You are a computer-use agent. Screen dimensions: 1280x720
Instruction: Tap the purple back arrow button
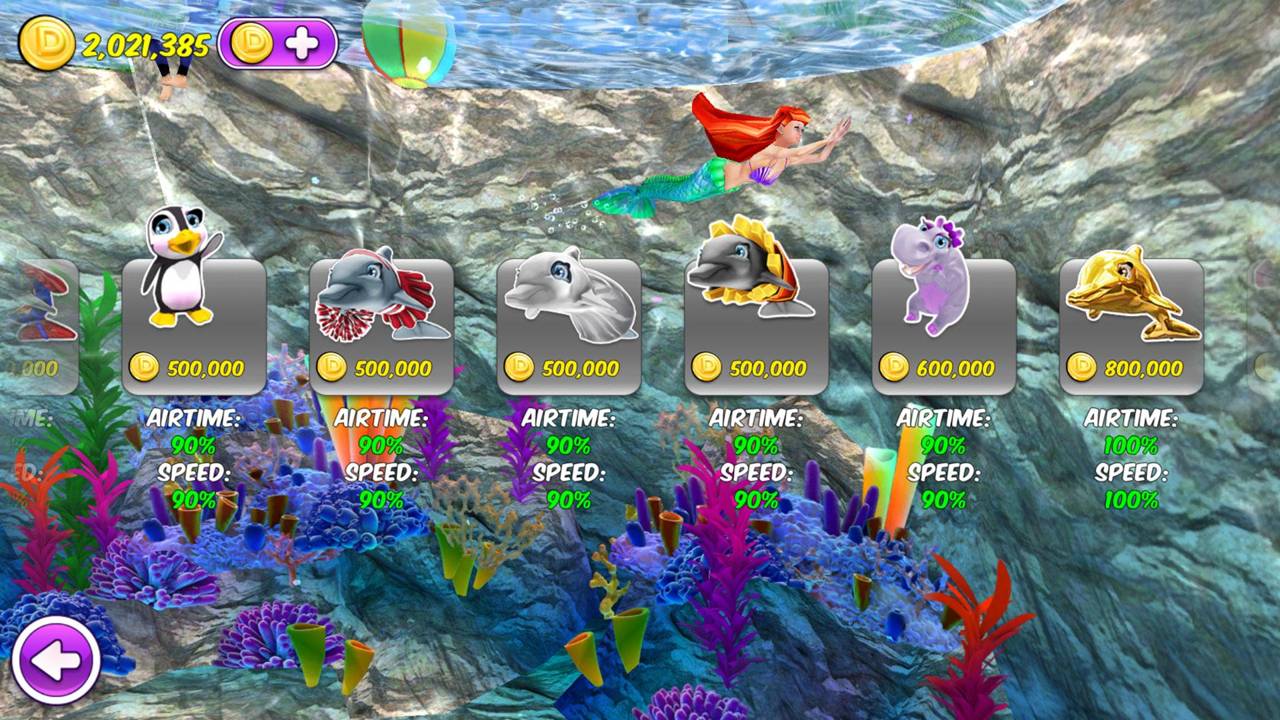[x=56, y=660]
